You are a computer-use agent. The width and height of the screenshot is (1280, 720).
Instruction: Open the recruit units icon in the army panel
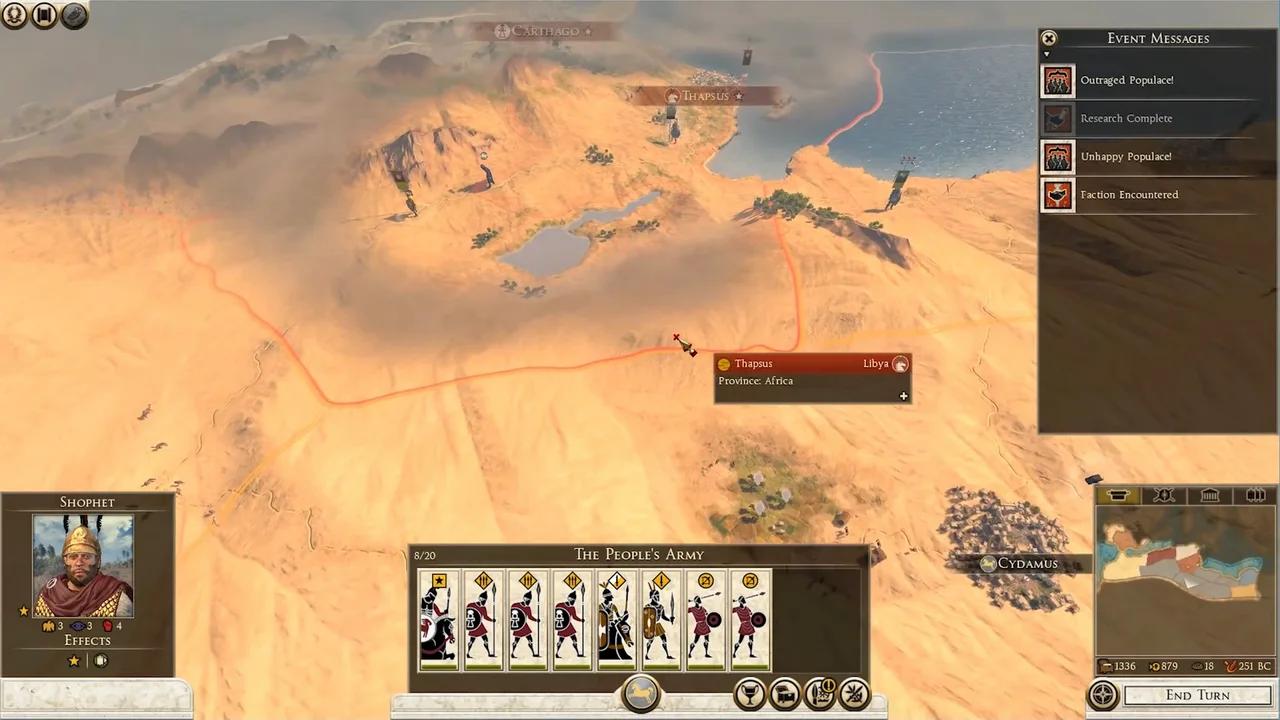coord(822,693)
